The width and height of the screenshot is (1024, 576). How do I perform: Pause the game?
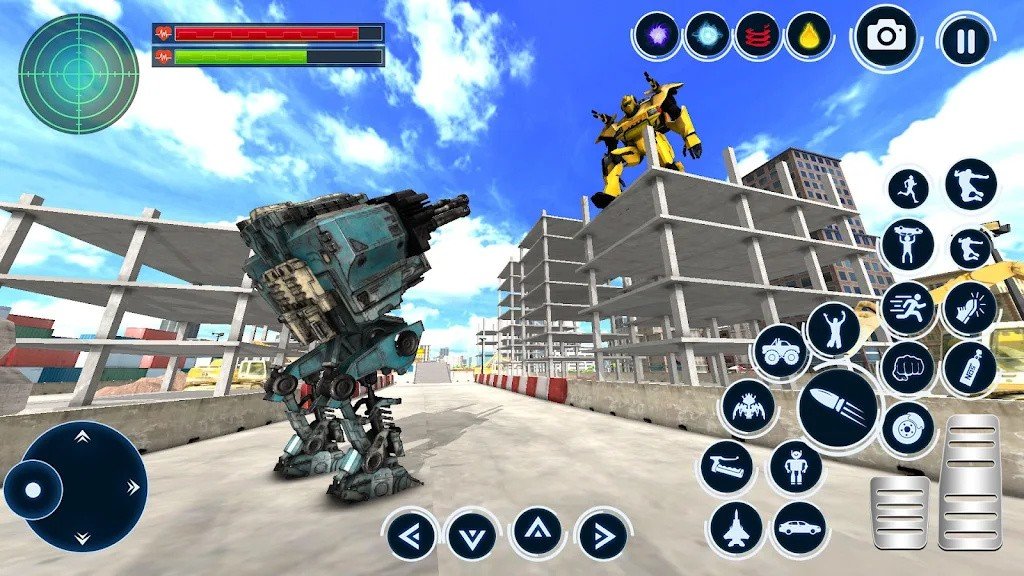tap(965, 40)
